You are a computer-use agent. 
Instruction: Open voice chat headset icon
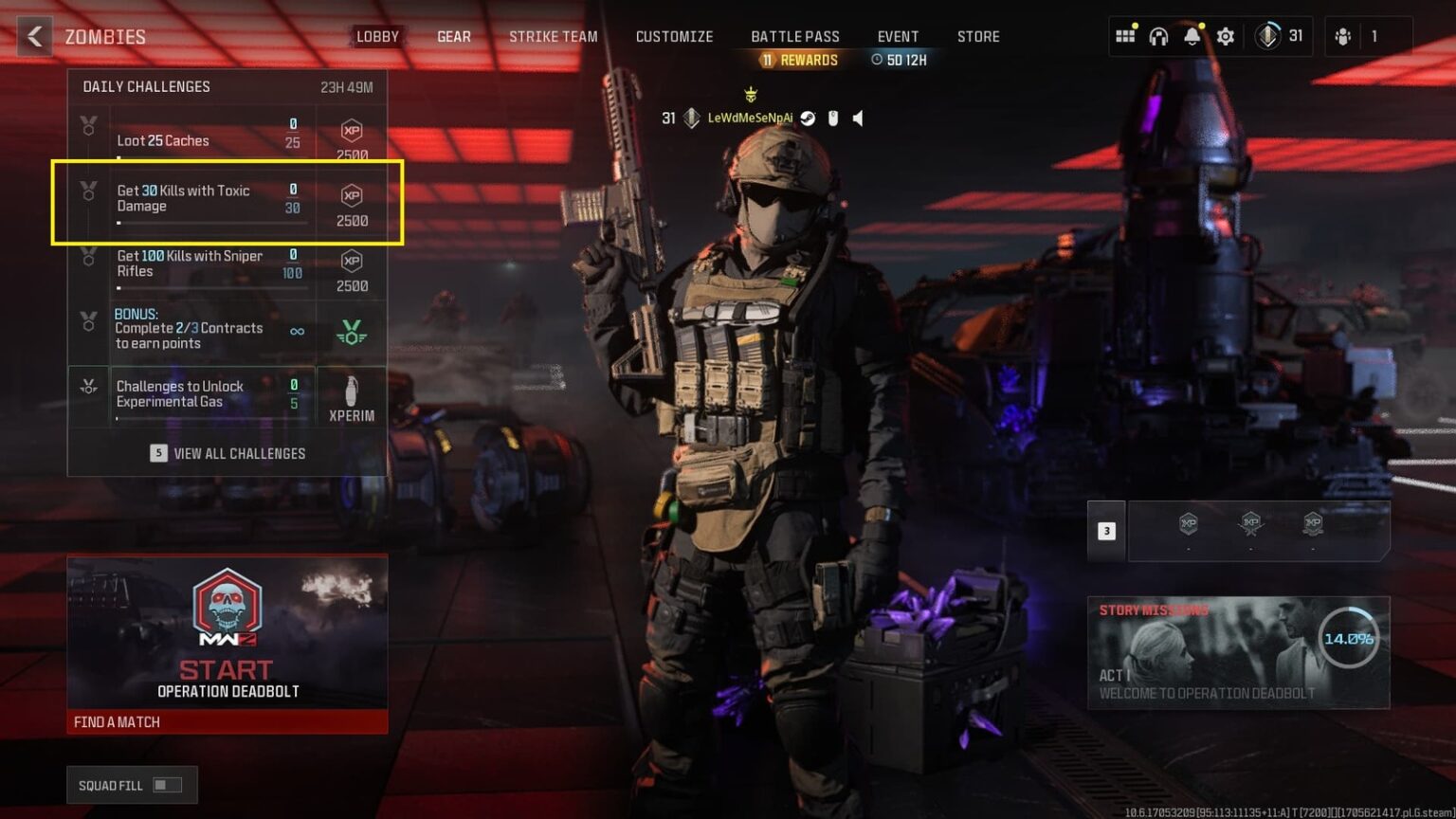click(x=1157, y=35)
